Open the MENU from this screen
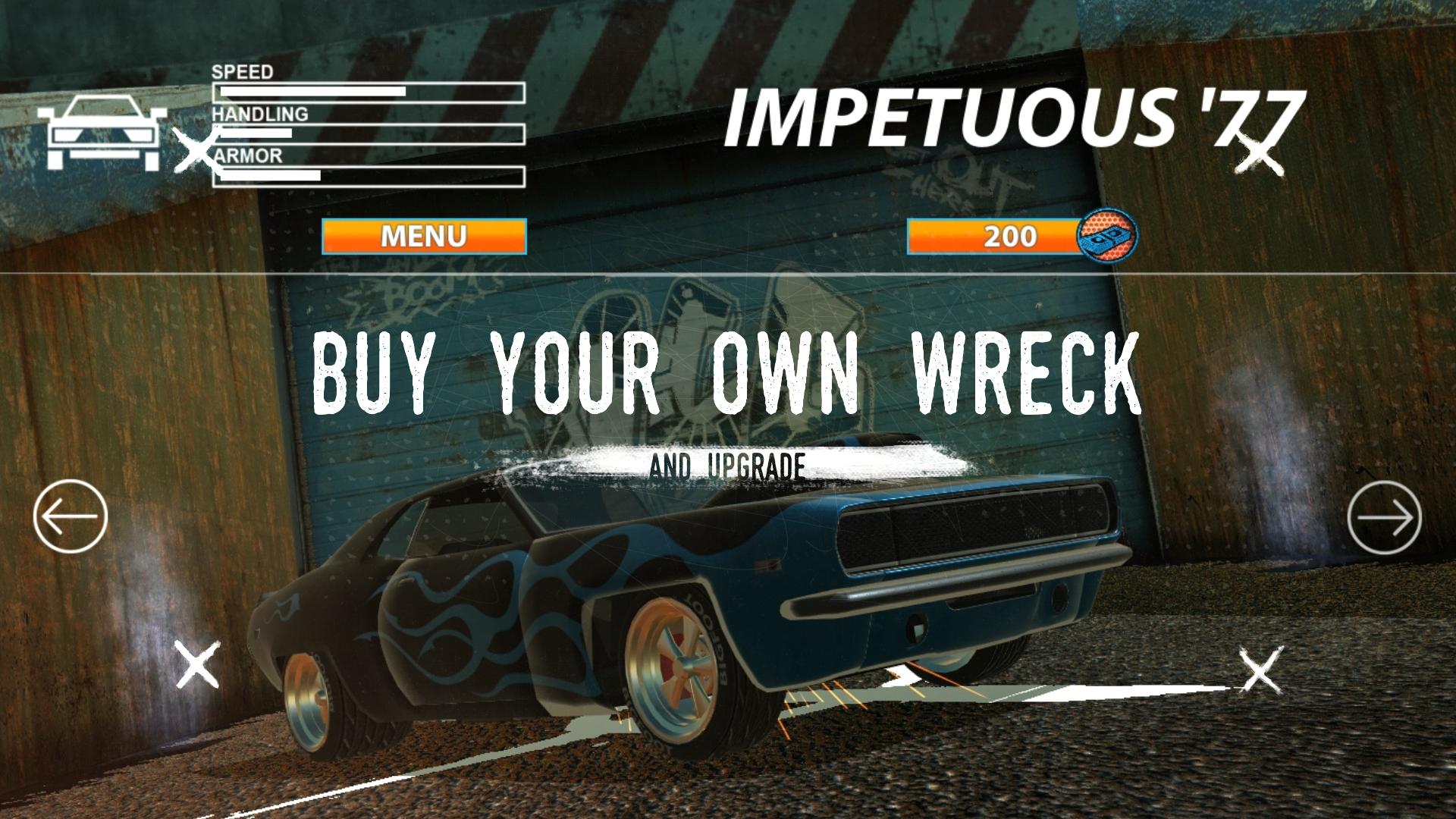The image size is (1456, 819). tap(425, 236)
